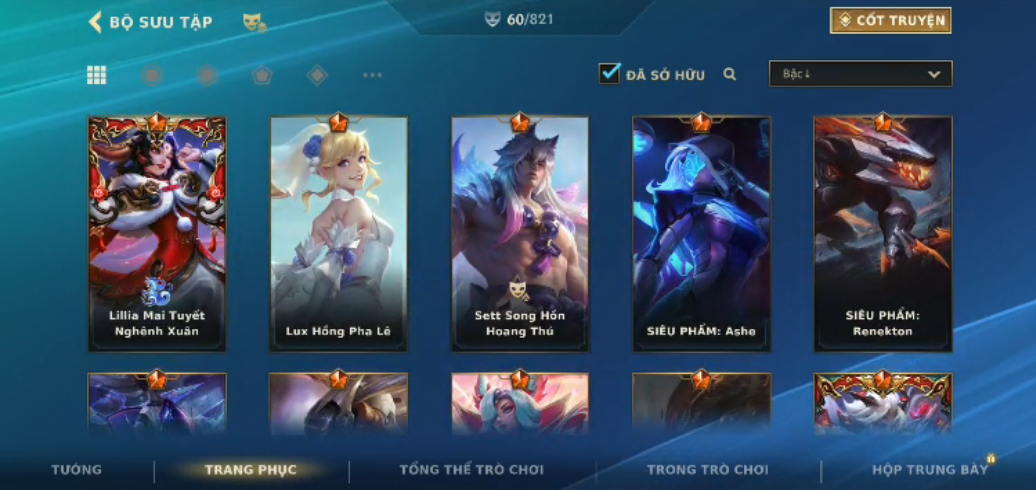Go back from Bộ Sưu Tập
This screenshot has width=1036, height=490.
pos(96,22)
